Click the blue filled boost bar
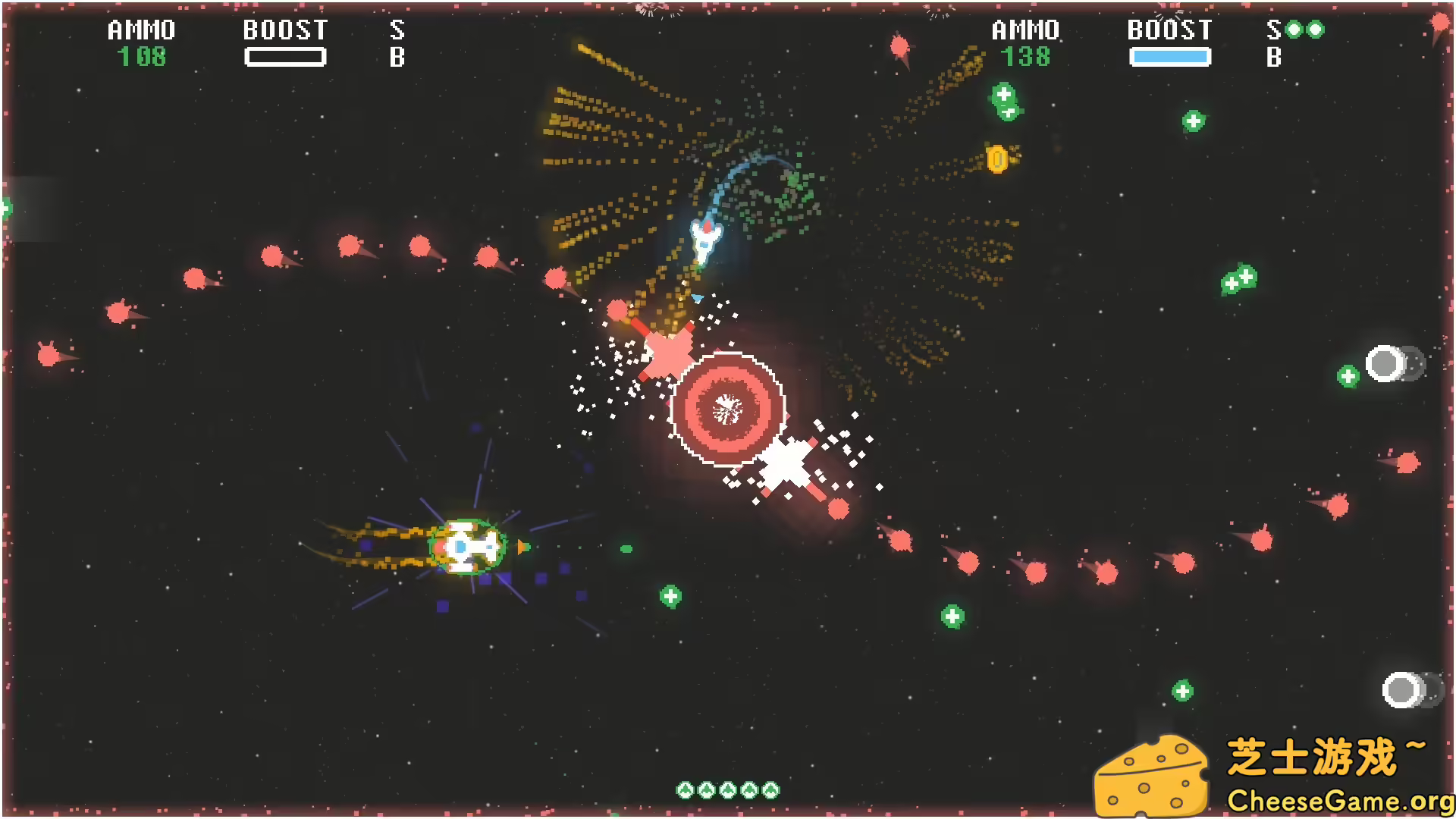Viewport: 1456px width, 819px height. tap(1170, 56)
